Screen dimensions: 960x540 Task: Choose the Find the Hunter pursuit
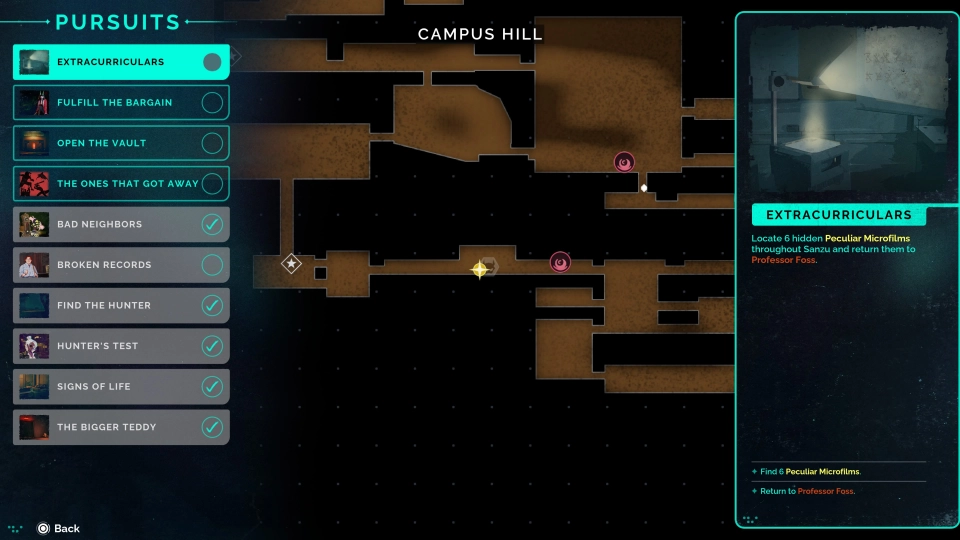(x=104, y=305)
